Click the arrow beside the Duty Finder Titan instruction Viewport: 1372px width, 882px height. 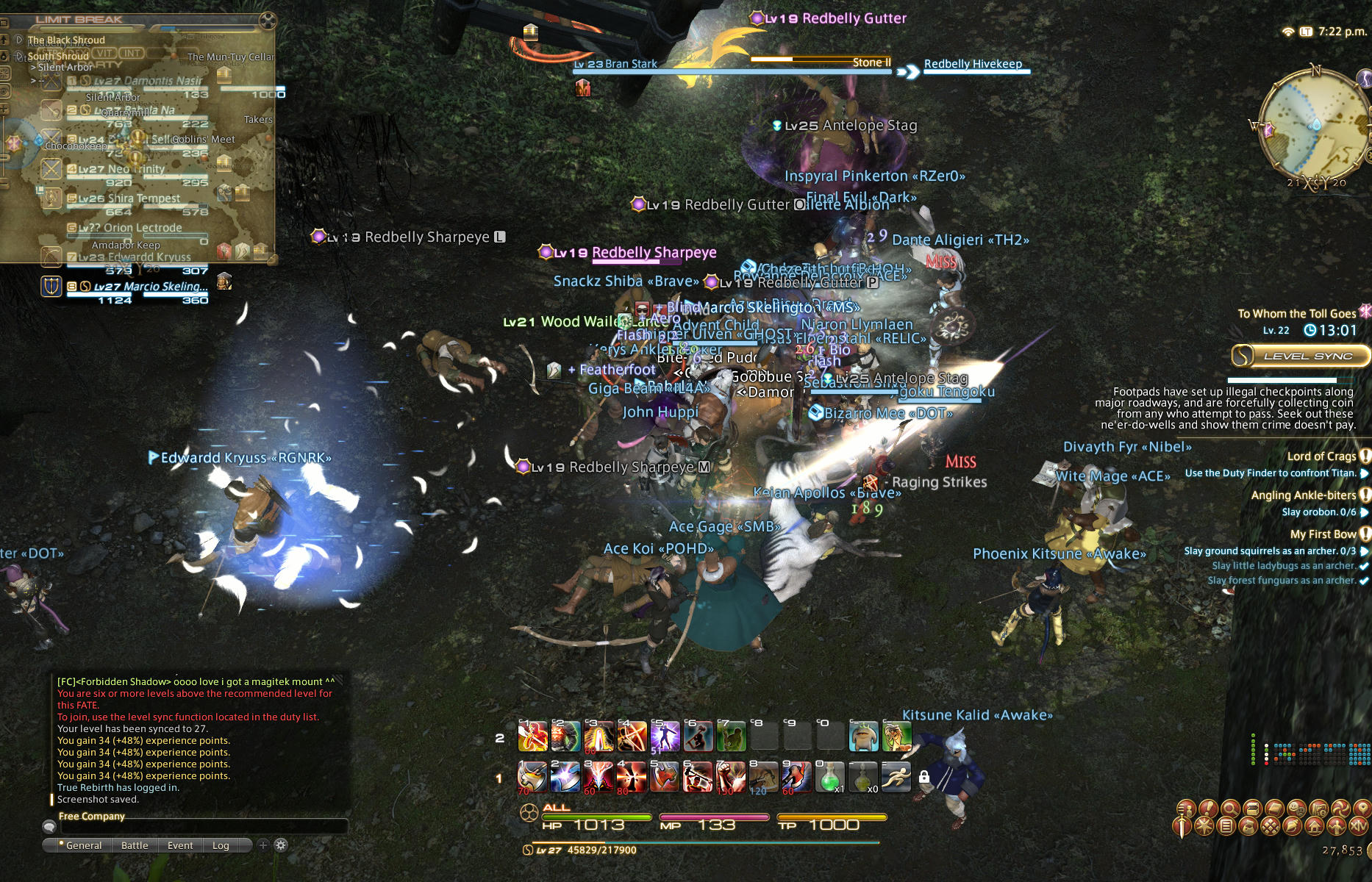1365,473
